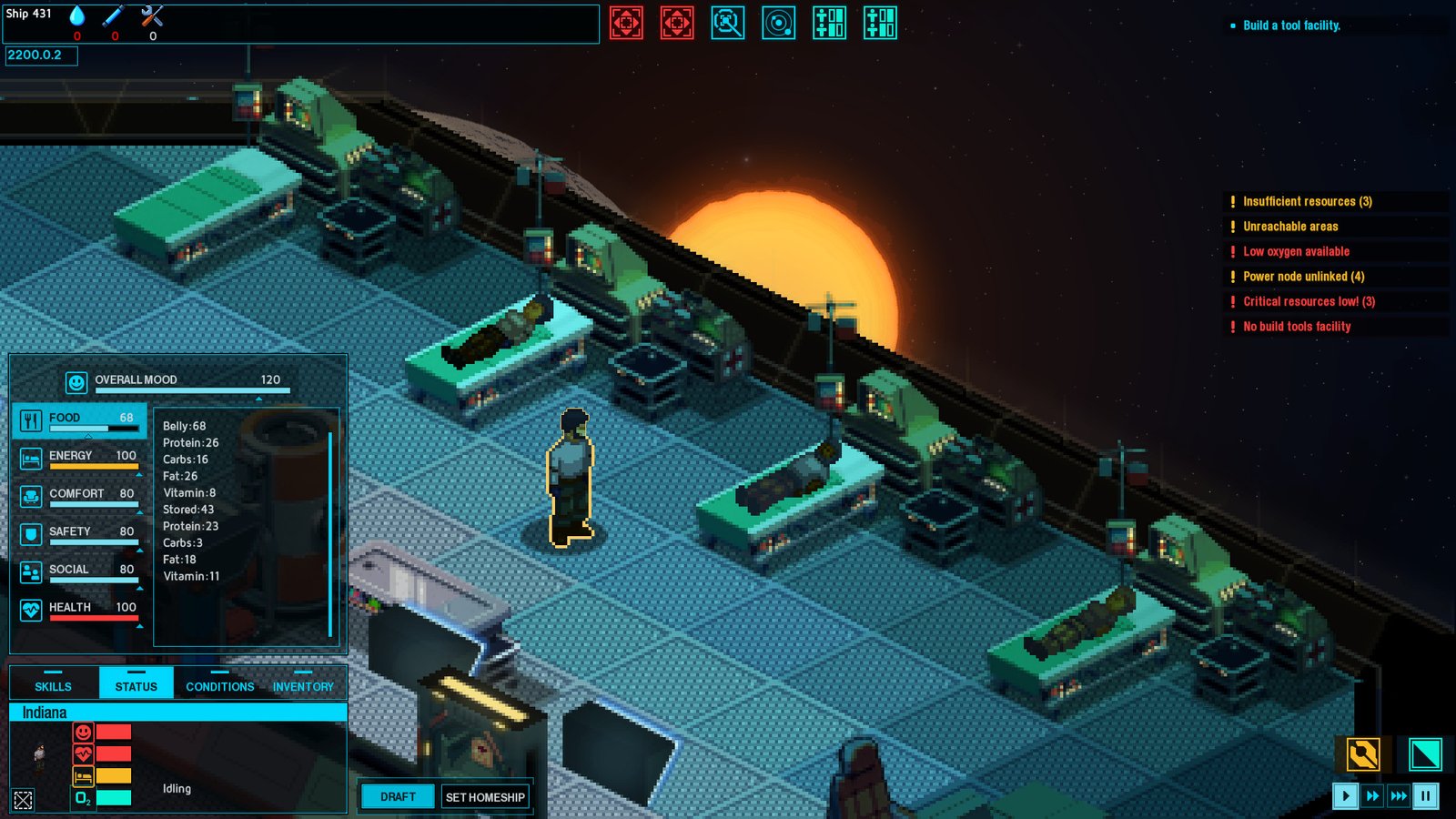Open the solar system view icon
1456x819 pixels.
780,24
